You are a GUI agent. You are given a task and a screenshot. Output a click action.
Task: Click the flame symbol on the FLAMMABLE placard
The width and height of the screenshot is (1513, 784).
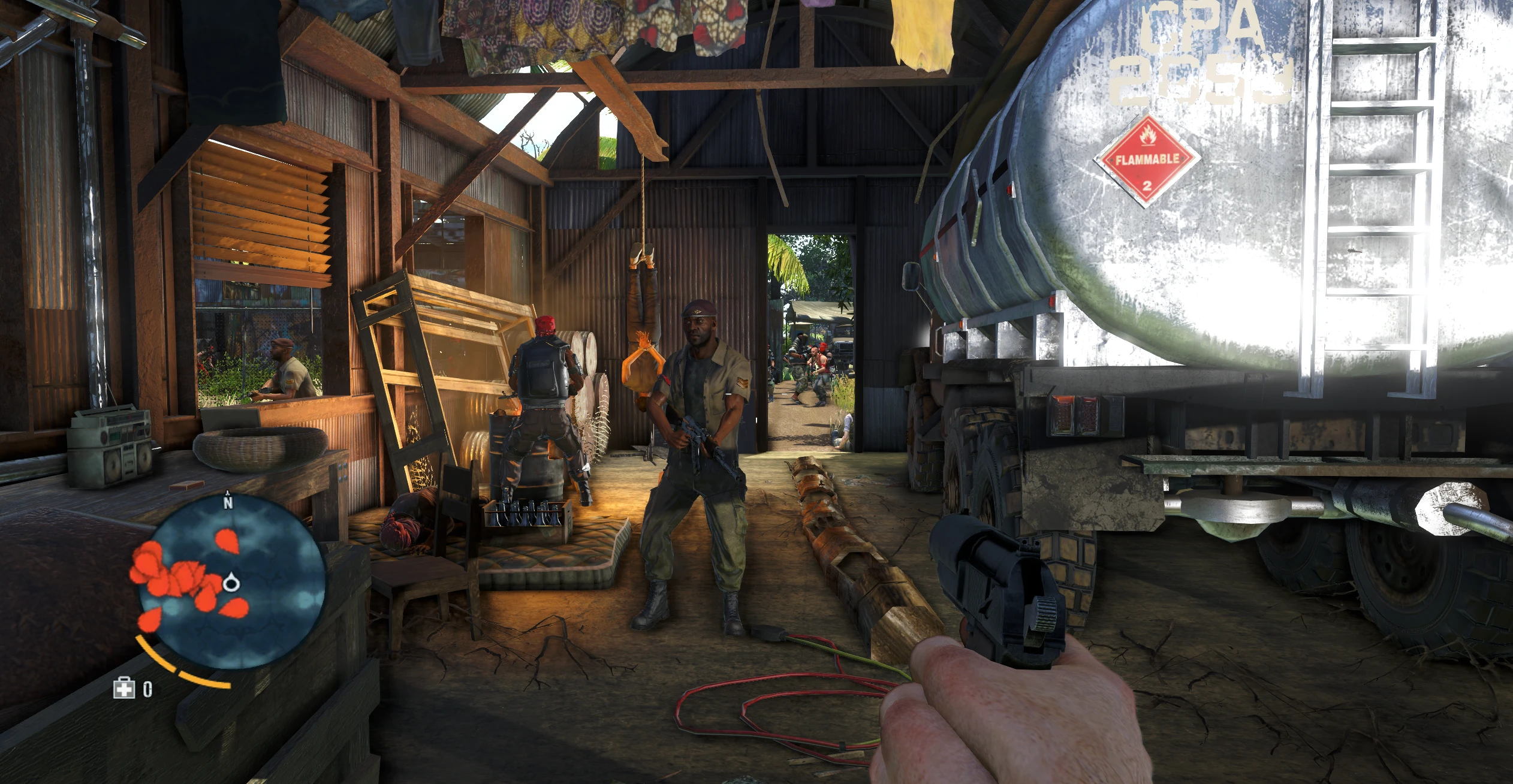point(1148,134)
